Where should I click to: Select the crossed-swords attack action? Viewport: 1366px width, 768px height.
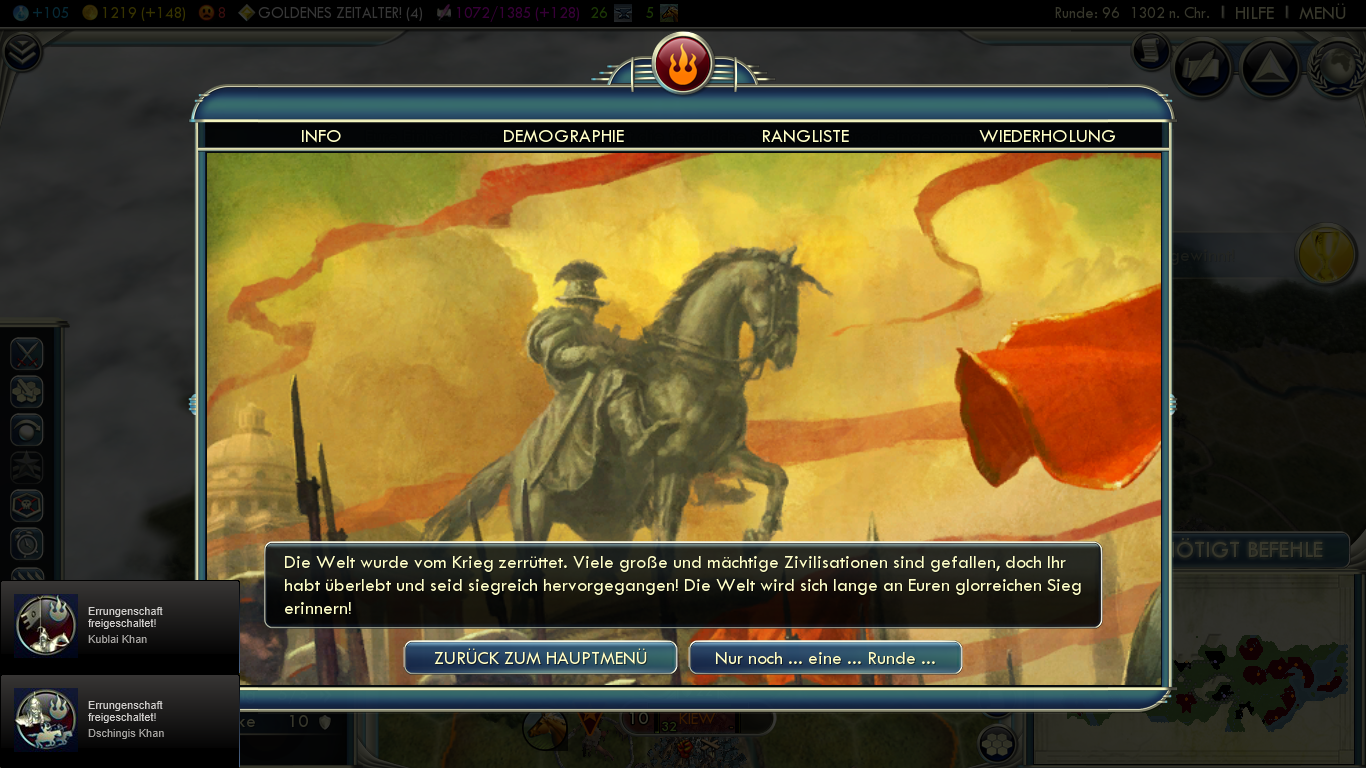click(26, 353)
